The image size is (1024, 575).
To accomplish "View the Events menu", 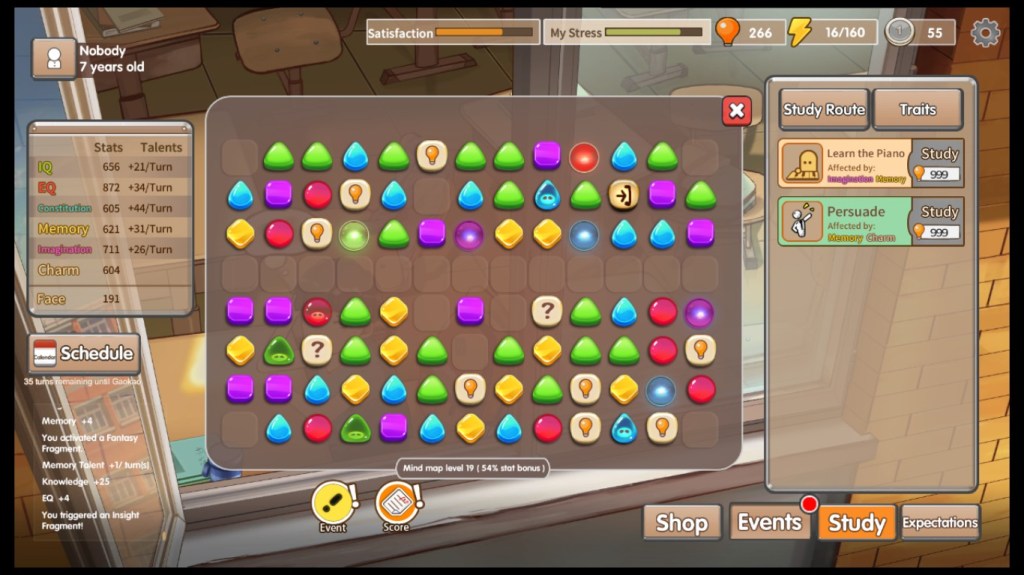I will click(769, 522).
